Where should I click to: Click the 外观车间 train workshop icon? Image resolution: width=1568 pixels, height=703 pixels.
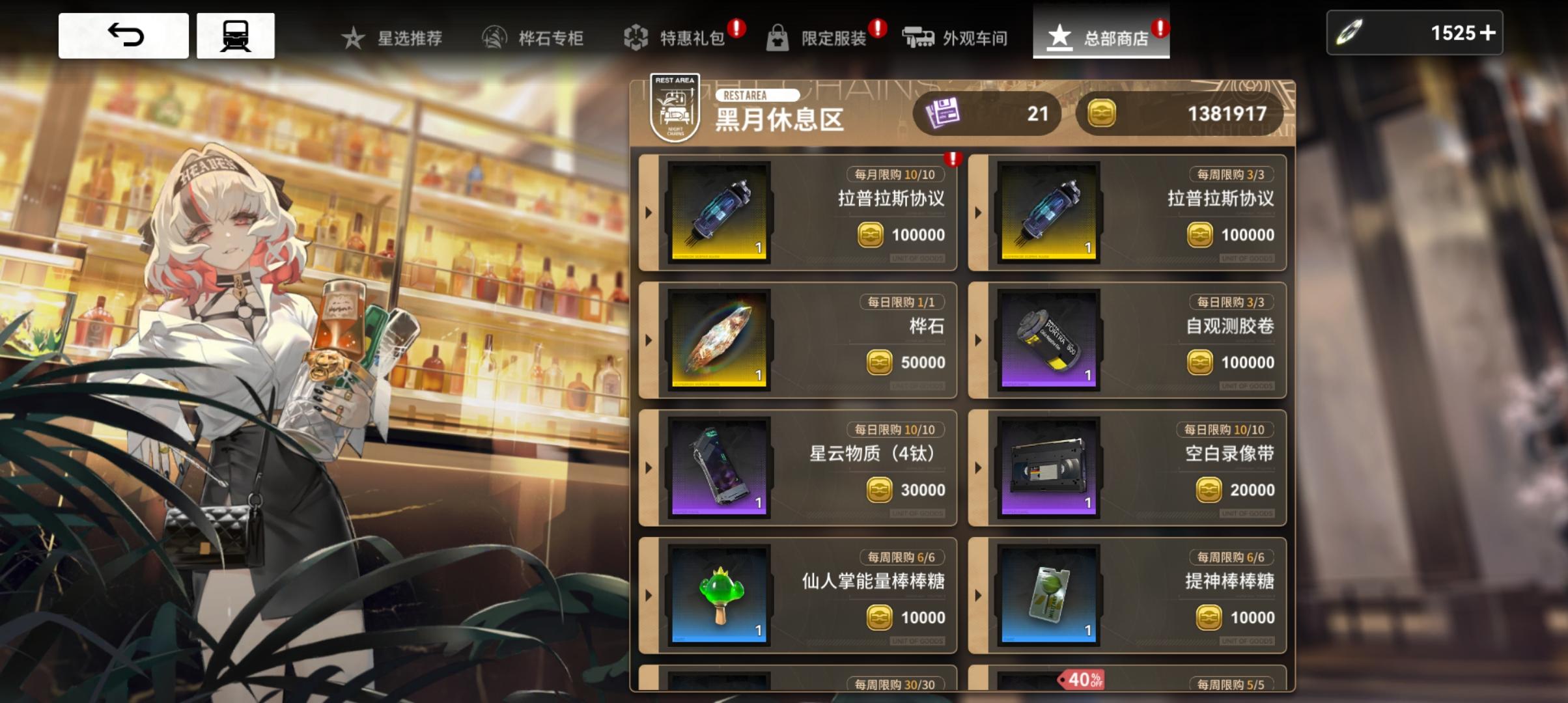[x=919, y=37]
